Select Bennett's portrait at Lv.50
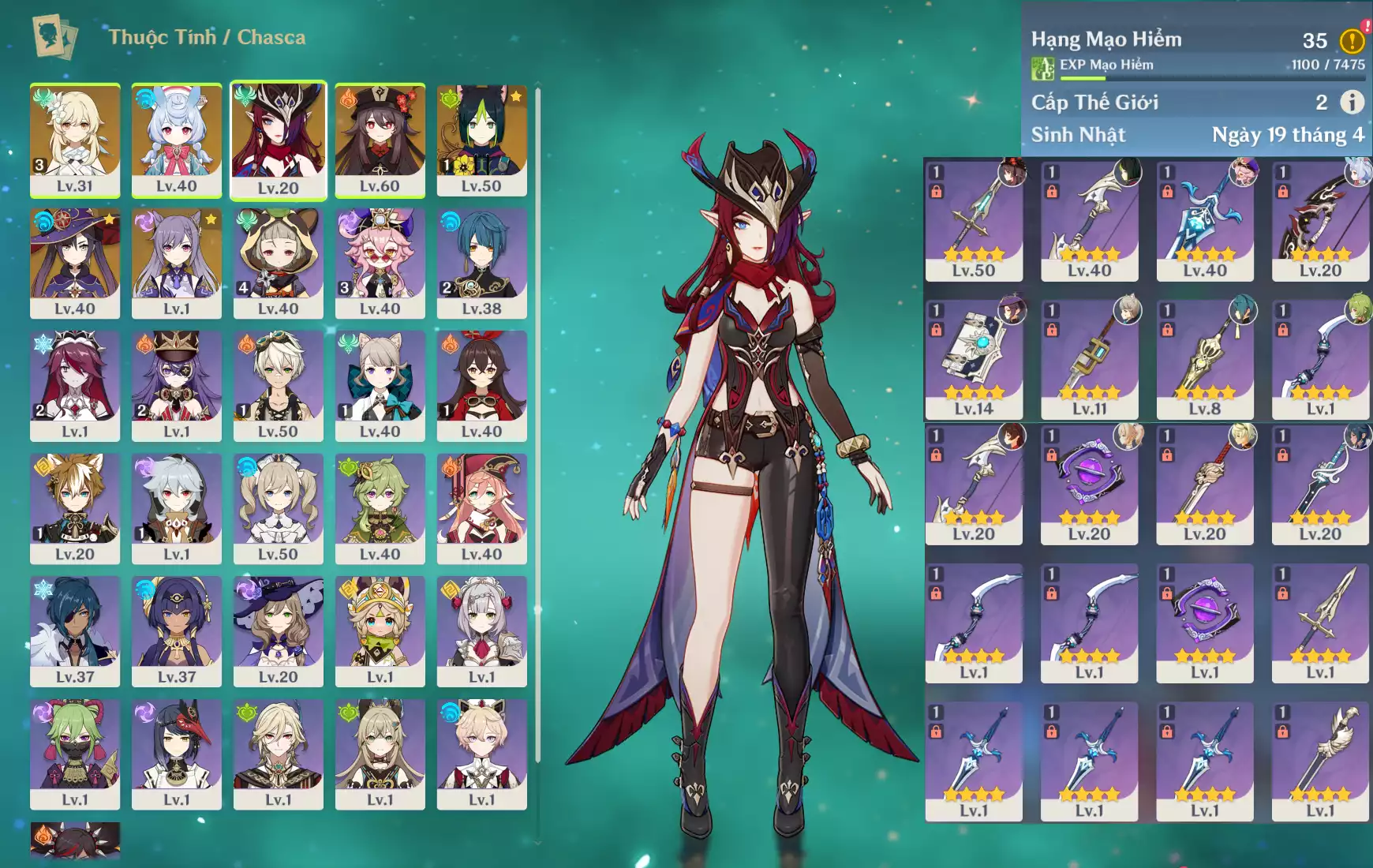 [x=278, y=385]
